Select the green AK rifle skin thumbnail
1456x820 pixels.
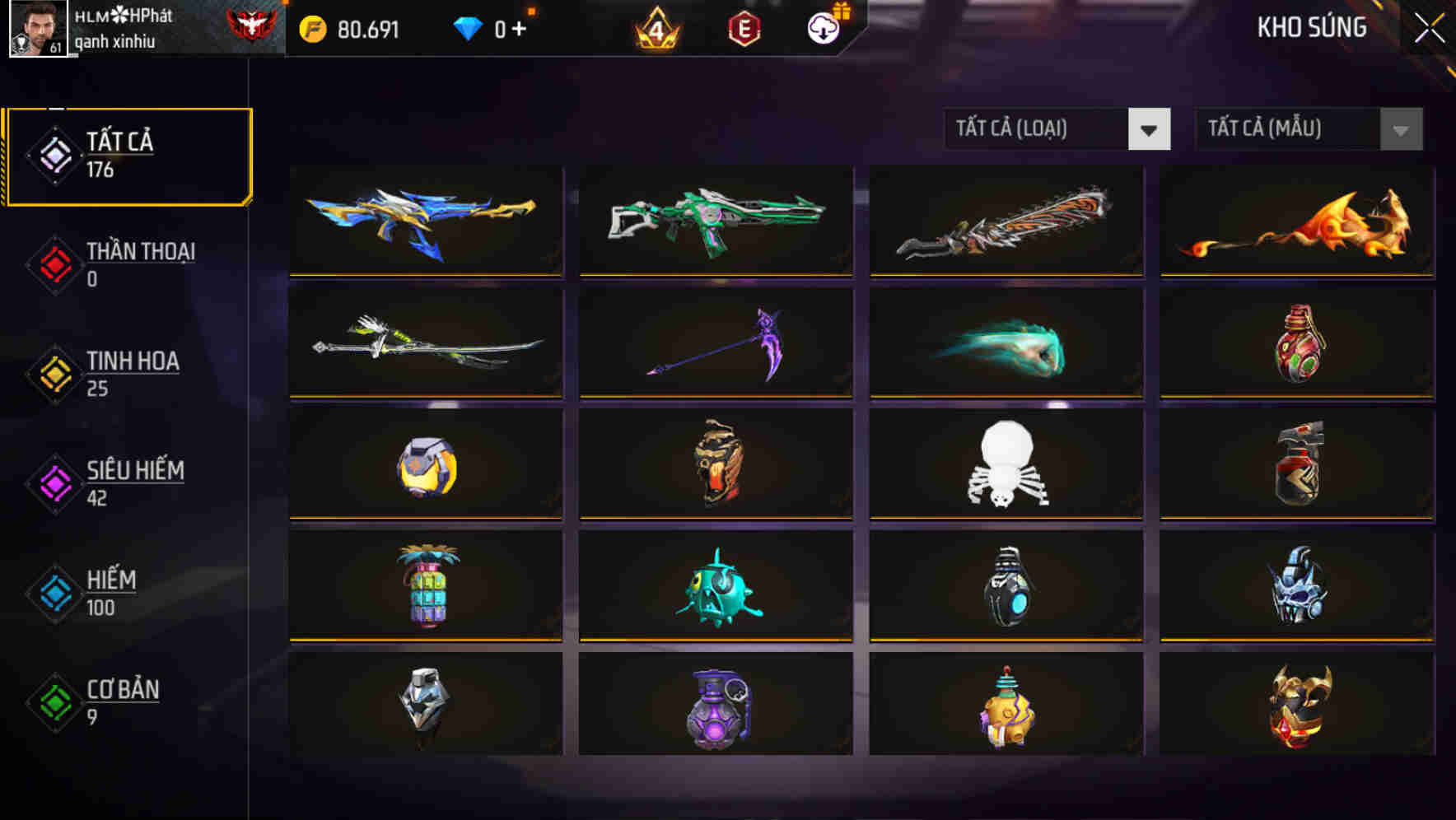tap(715, 221)
